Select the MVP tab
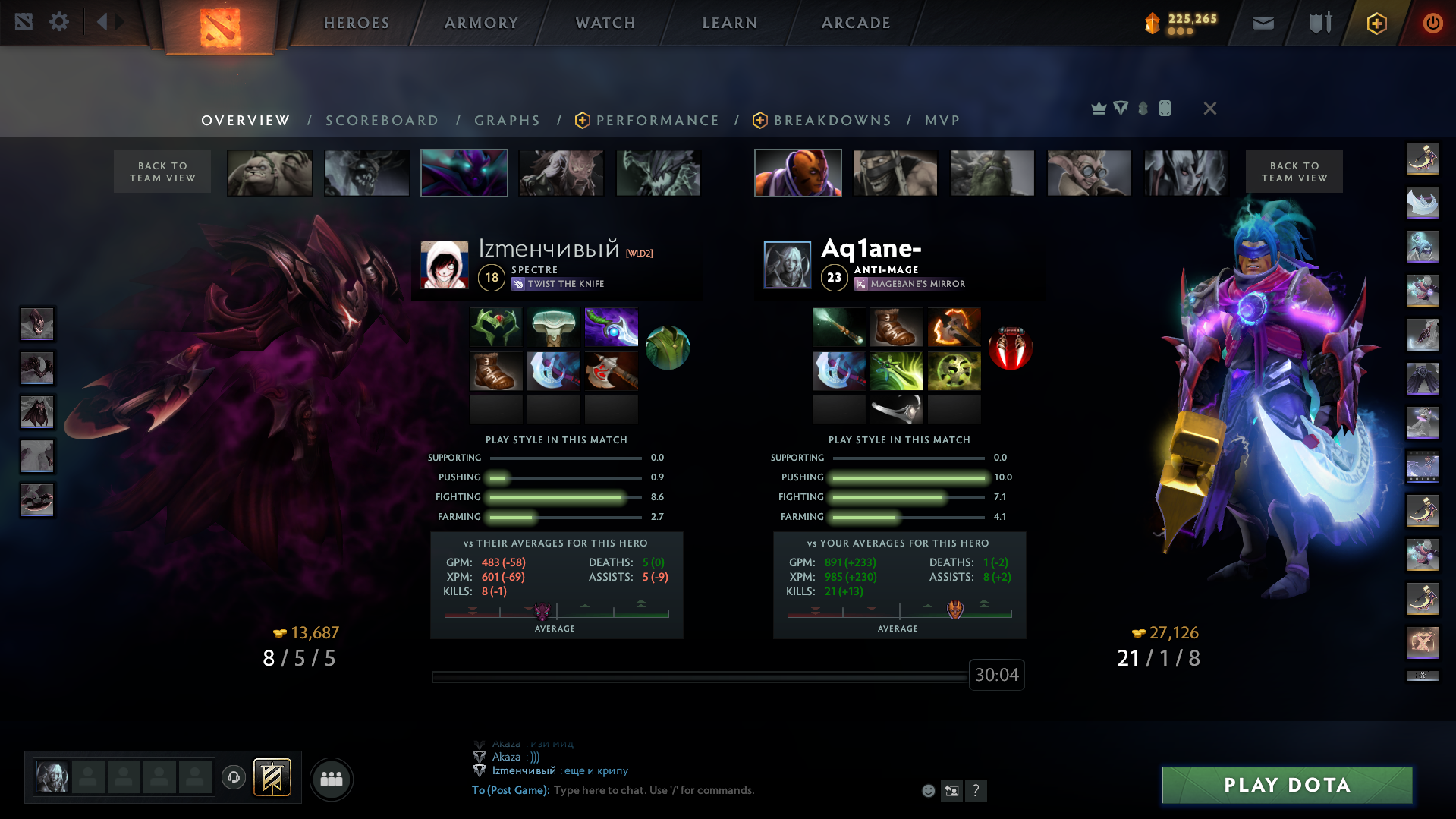The image size is (1456, 819). pyautogui.click(x=942, y=121)
